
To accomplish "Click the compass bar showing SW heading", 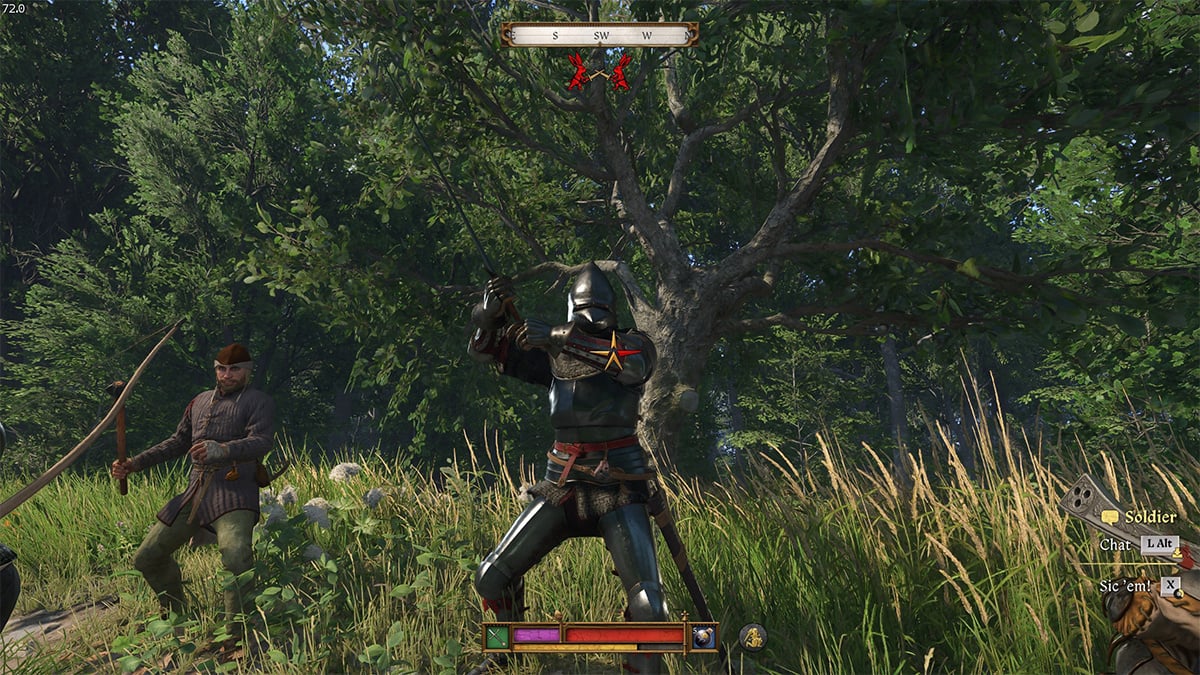I will (x=600, y=35).
